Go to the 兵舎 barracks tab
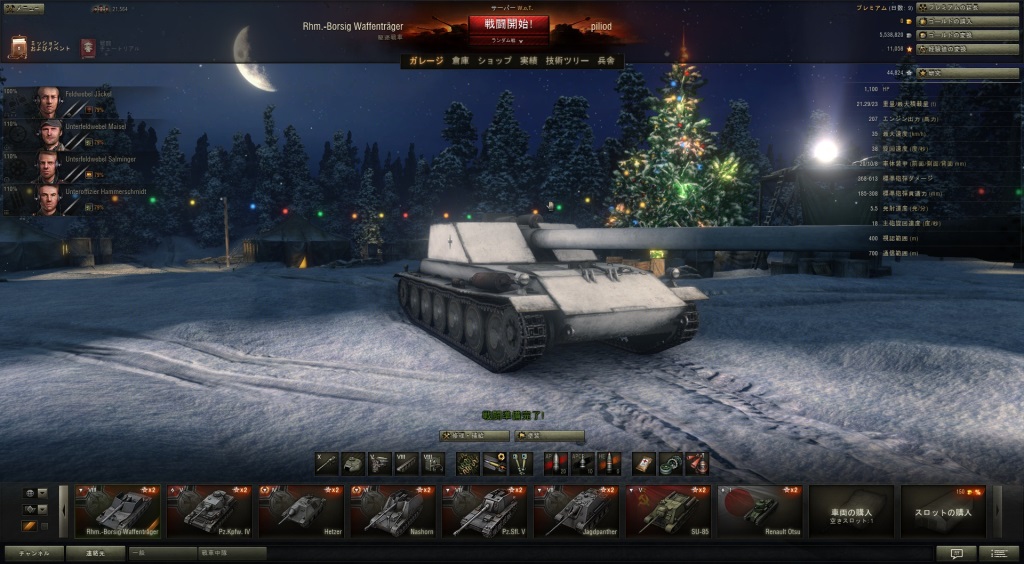1024x564 pixels. tap(606, 61)
